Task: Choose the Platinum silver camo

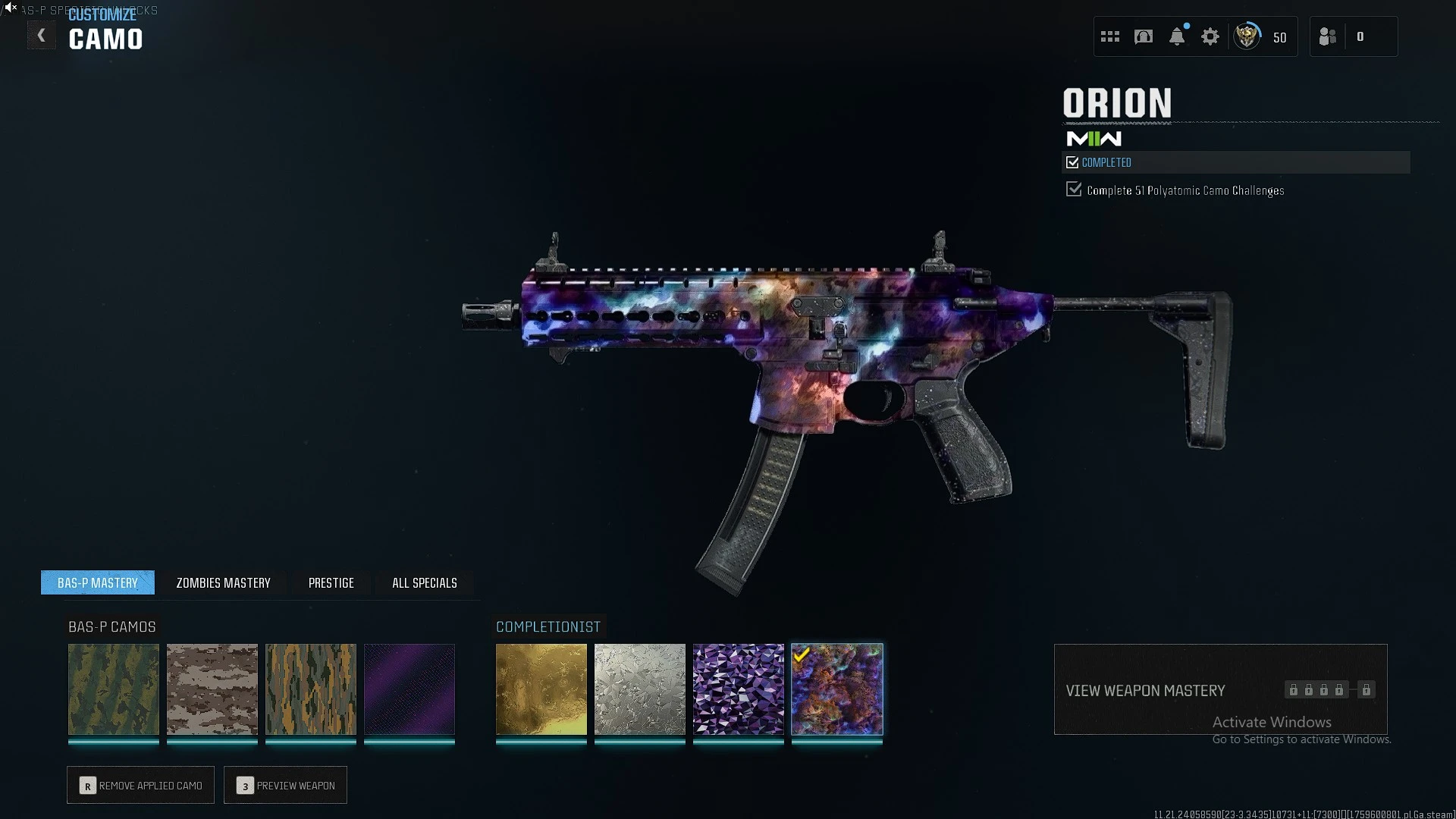Action: [640, 689]
